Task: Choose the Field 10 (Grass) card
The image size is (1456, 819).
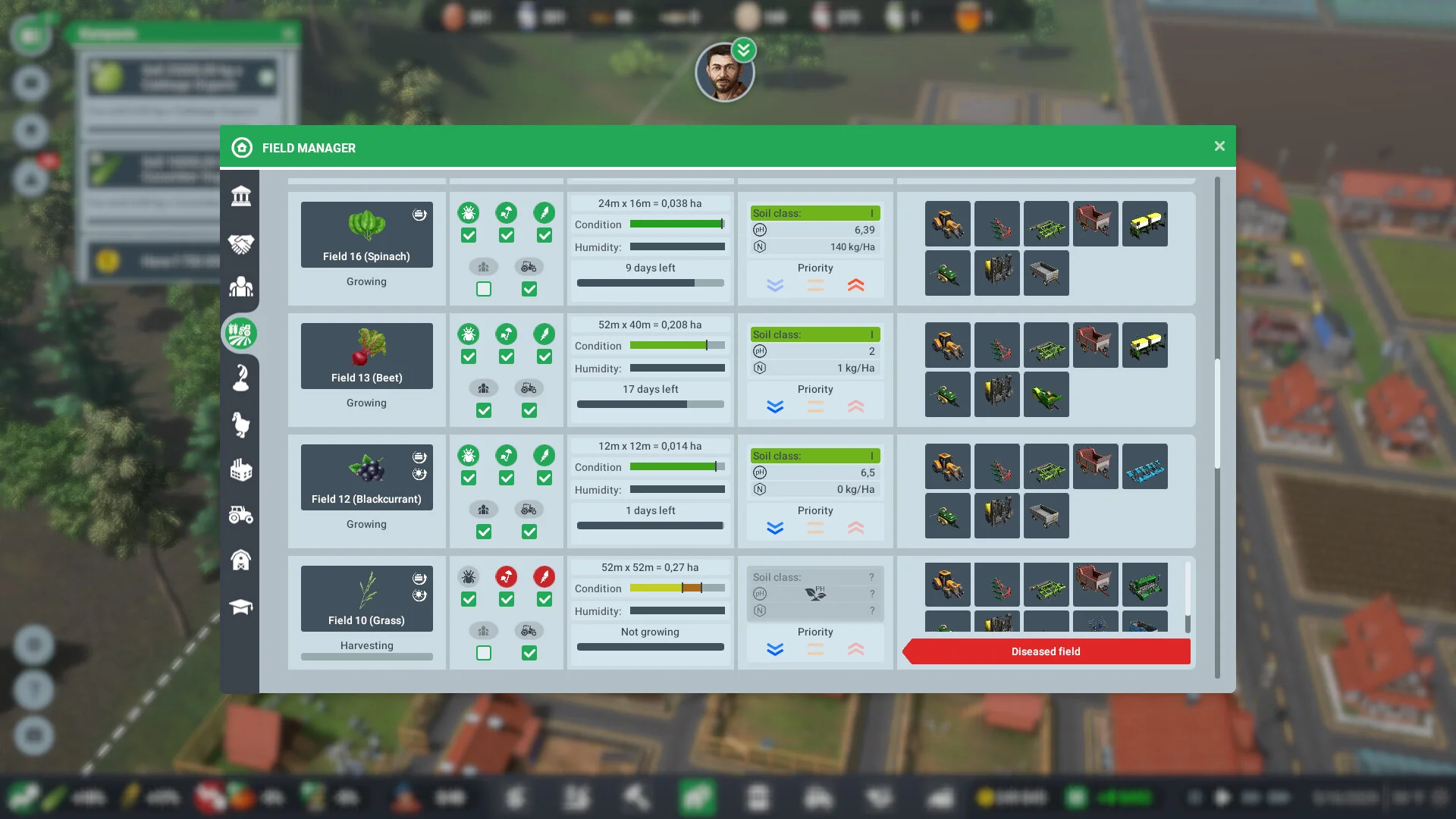Action: (366, 598)
